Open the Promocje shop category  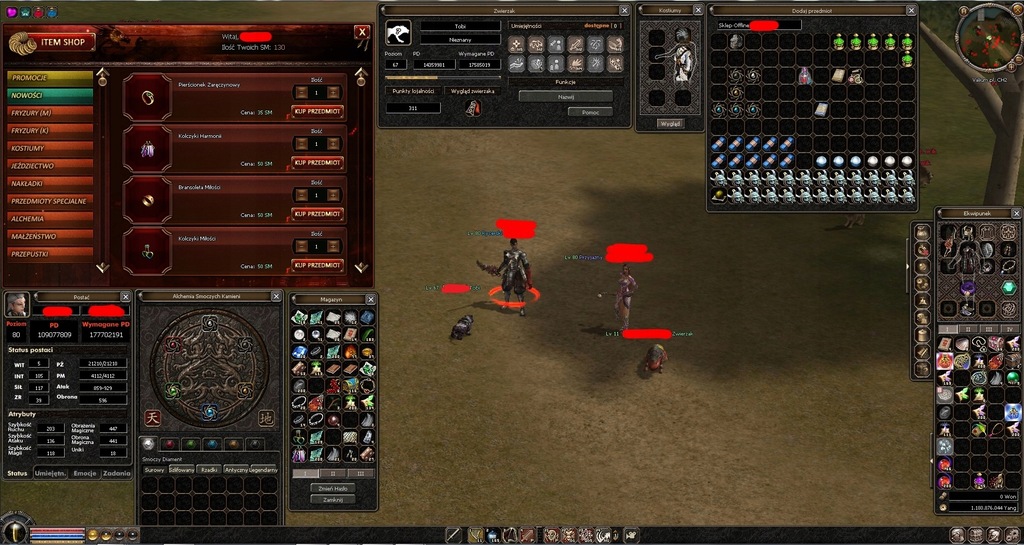click(x=49, y=77)
